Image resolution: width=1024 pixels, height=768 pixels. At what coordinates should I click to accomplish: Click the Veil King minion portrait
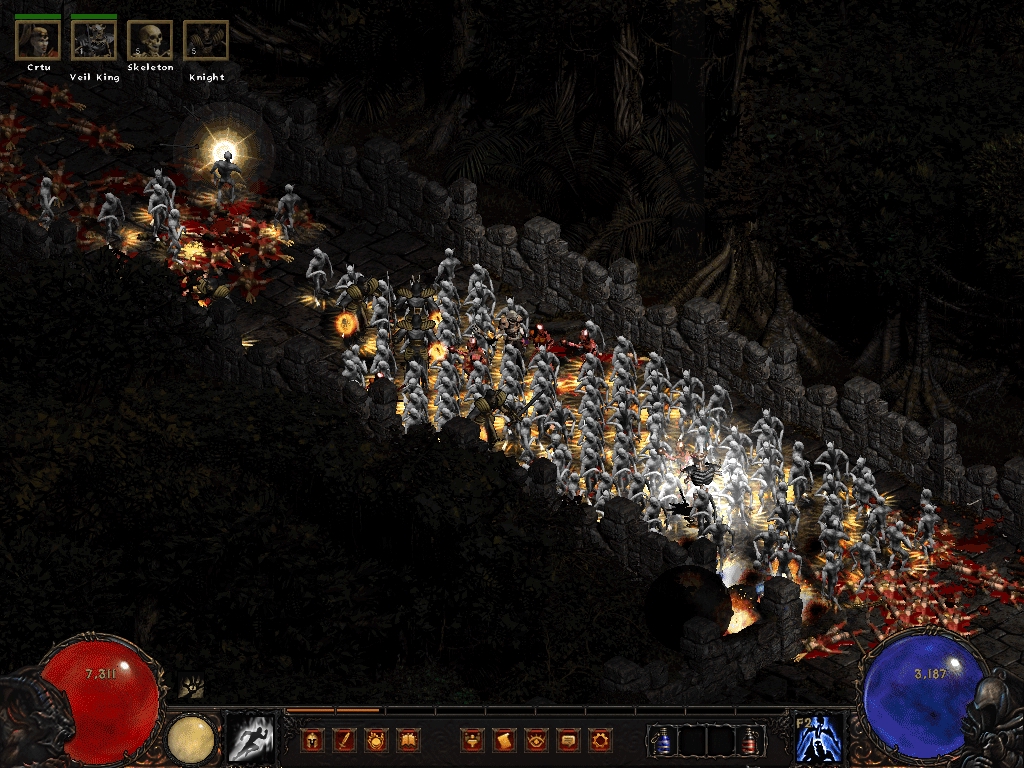94,41
